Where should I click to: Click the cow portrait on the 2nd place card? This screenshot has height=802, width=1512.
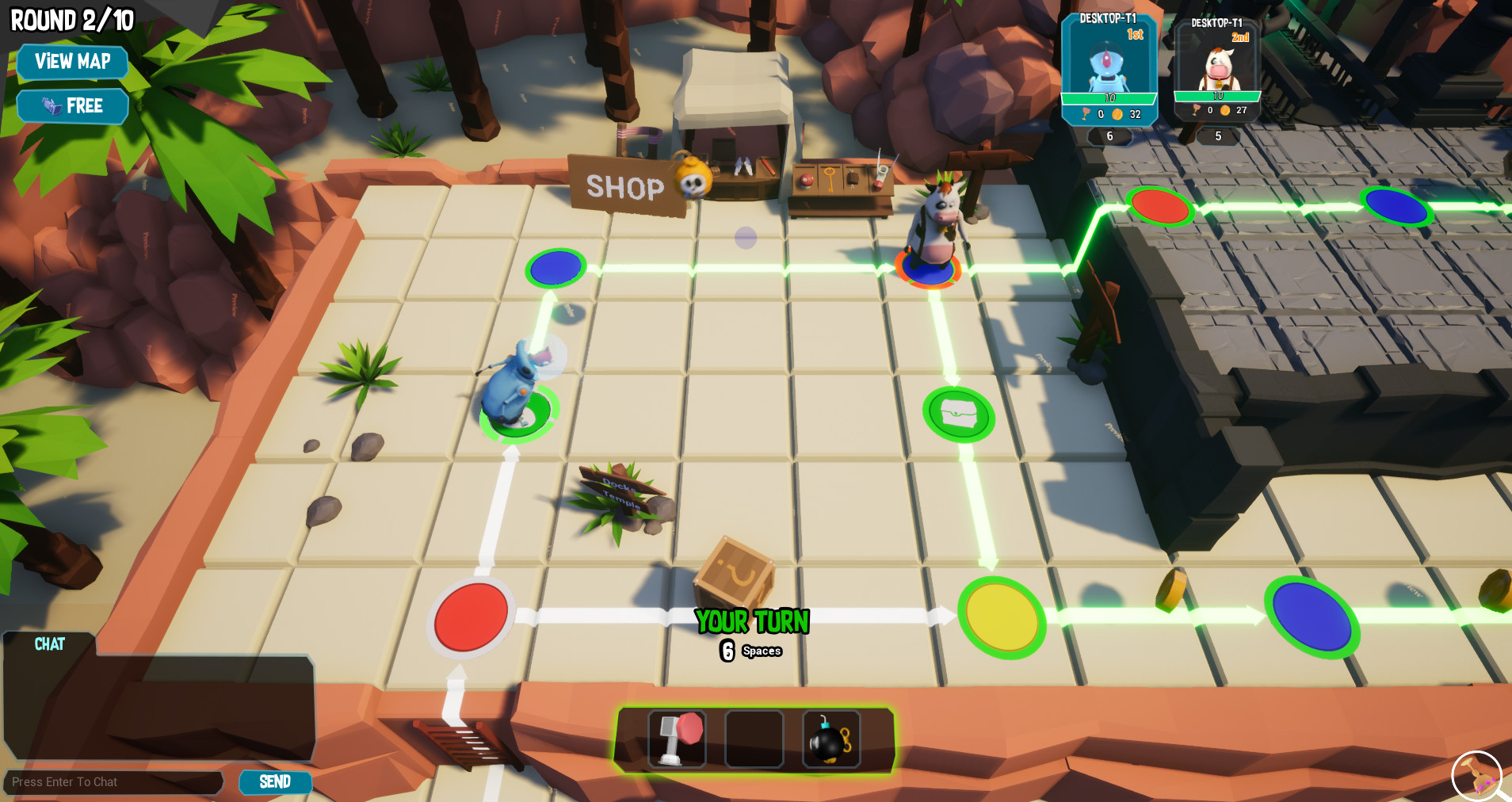(x=1218, y=65)
